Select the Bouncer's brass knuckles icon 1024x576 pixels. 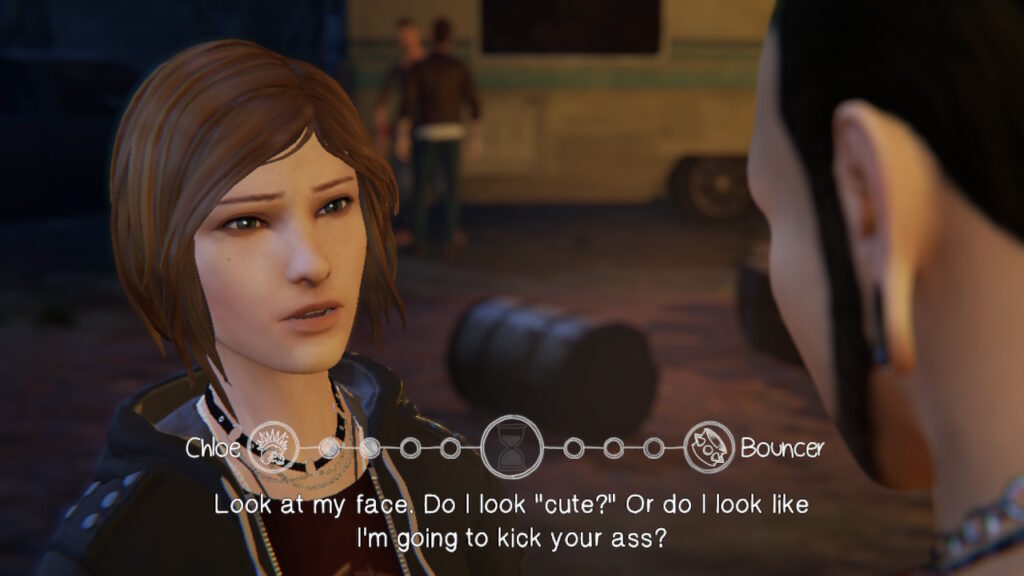pos(711,446)
